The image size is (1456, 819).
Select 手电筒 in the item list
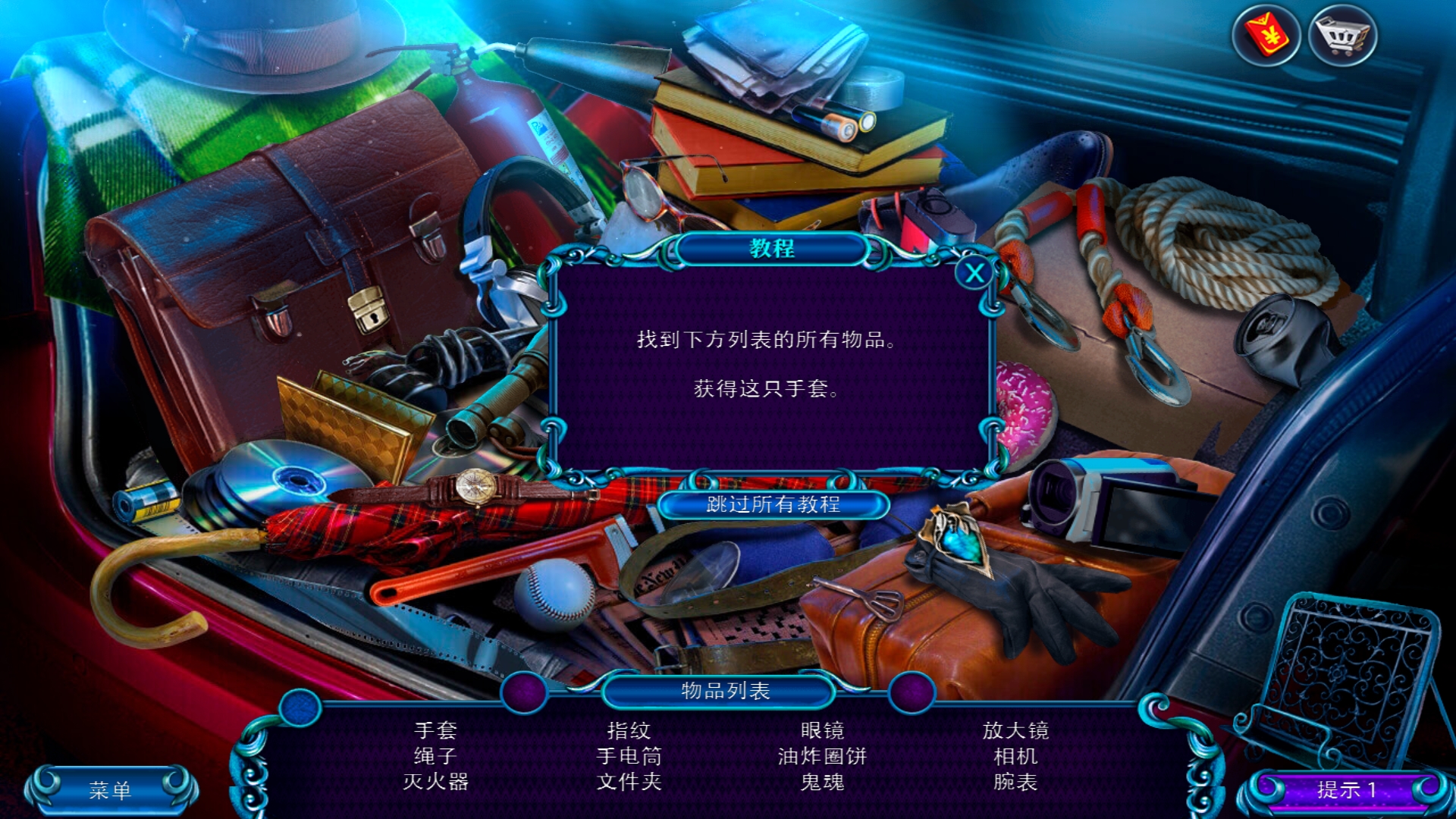(x=629, y=756)
